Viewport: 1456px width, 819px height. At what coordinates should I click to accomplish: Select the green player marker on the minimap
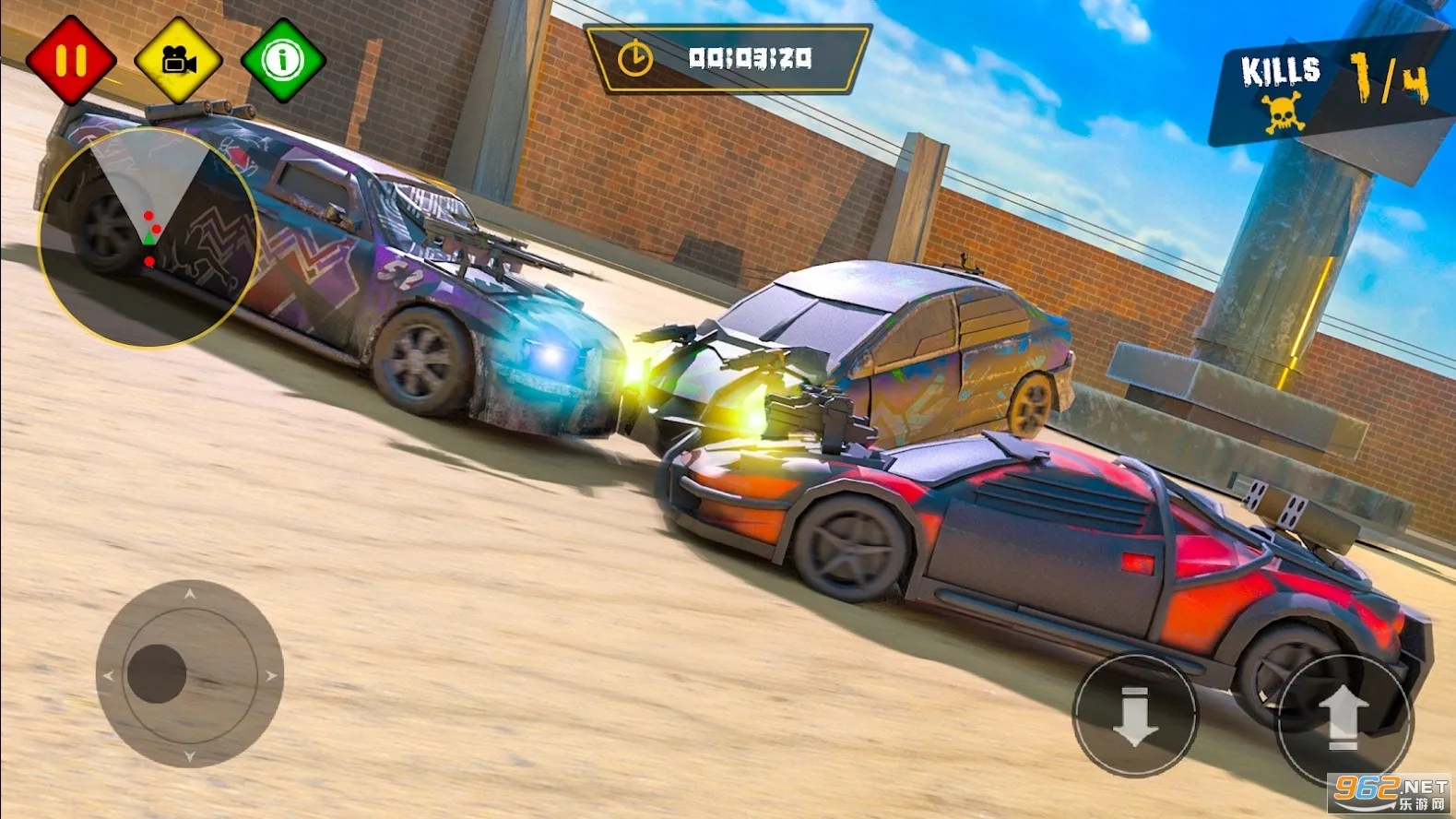150,240
